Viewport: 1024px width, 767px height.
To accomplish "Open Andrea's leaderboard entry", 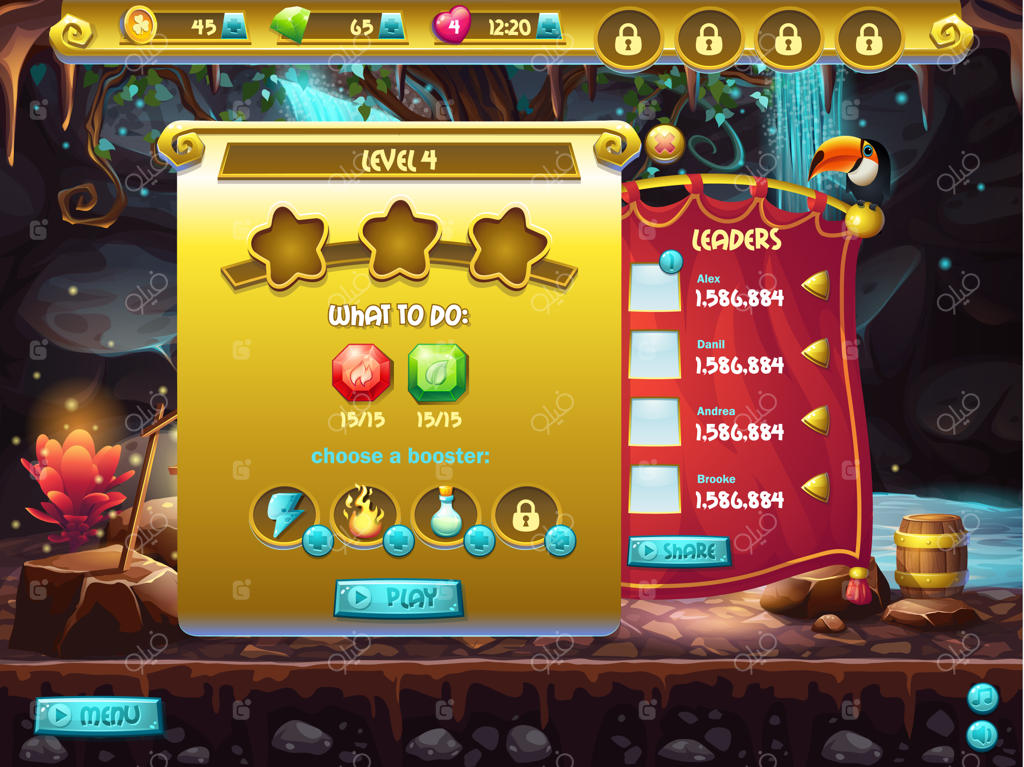I will coord(739,424).
